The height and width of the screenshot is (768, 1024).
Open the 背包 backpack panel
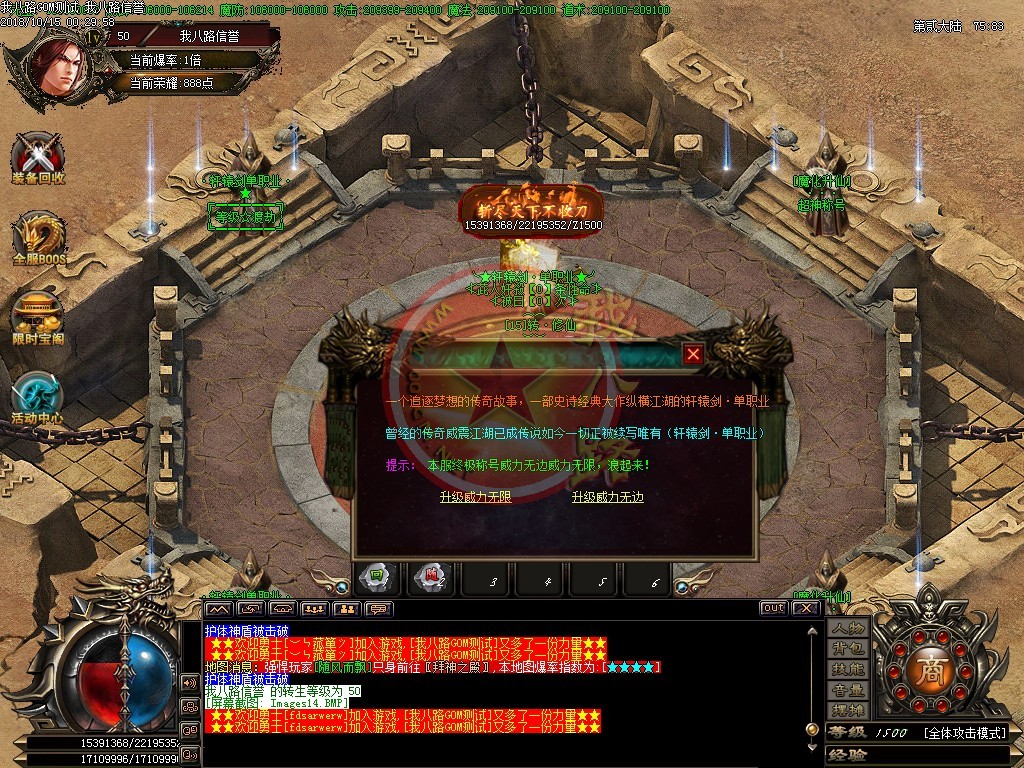click(848, 649)
